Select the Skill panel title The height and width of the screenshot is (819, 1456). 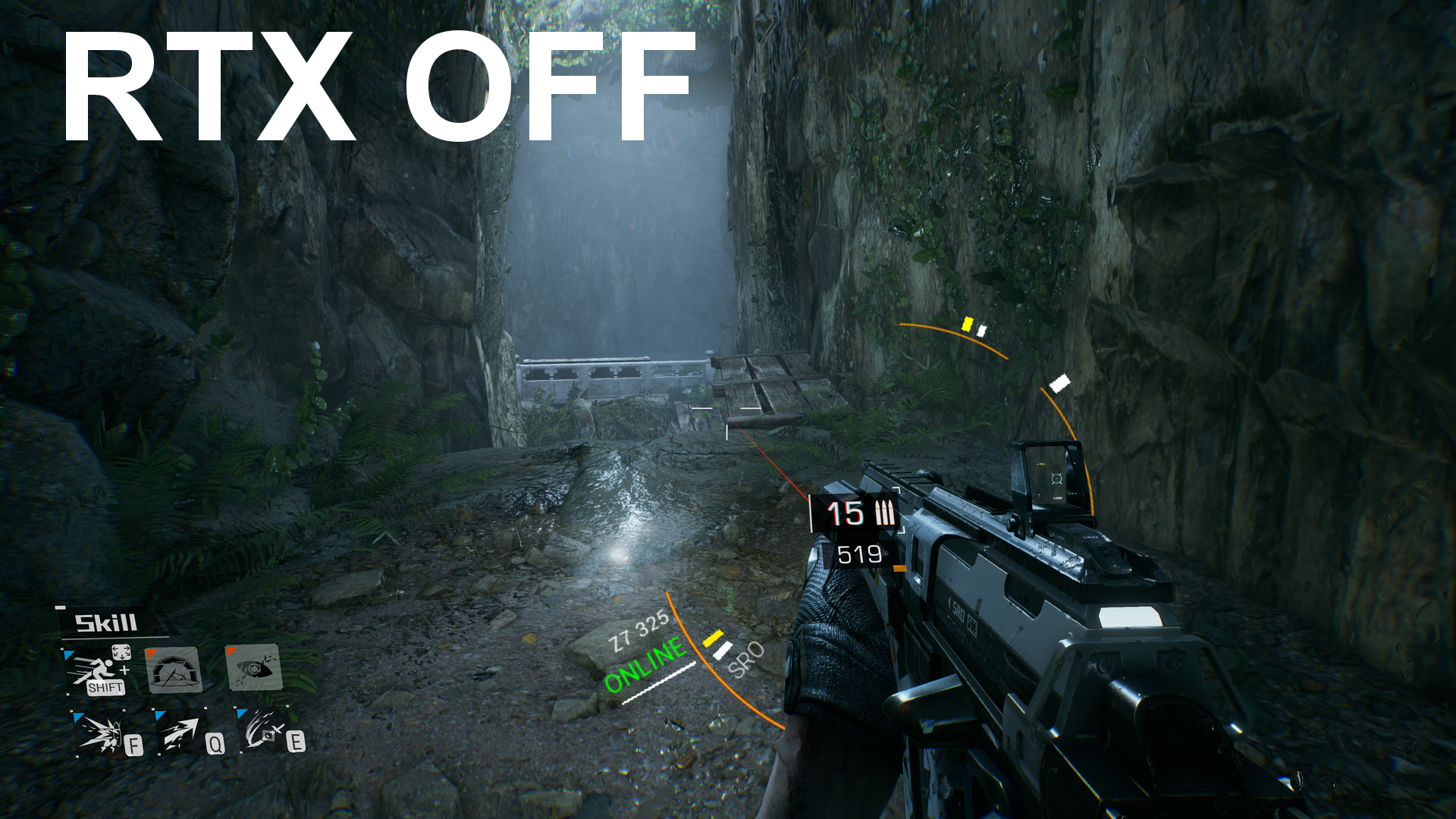pos(106,621)
